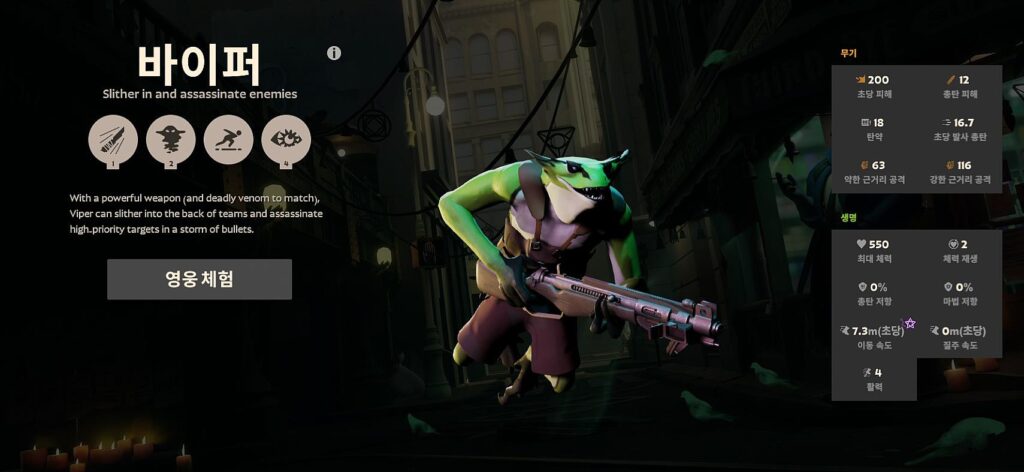Show the sliding figure ability numbered 3
Image resolution: width=1024 pixels, height=472 pixels.
229,139
